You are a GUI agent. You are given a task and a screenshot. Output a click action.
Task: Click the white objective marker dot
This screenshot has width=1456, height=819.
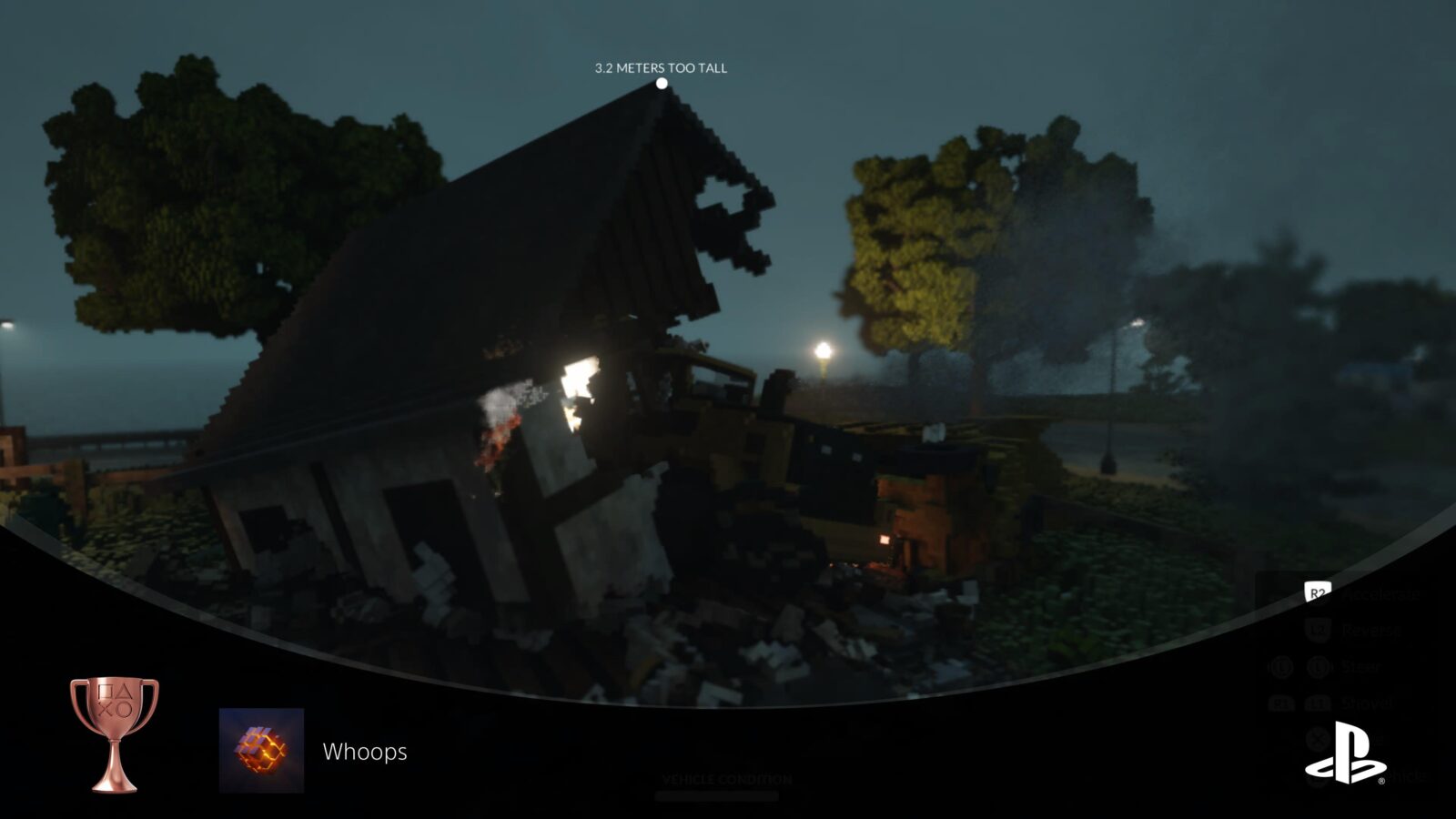pyautogui.click(x=661, y=85)
